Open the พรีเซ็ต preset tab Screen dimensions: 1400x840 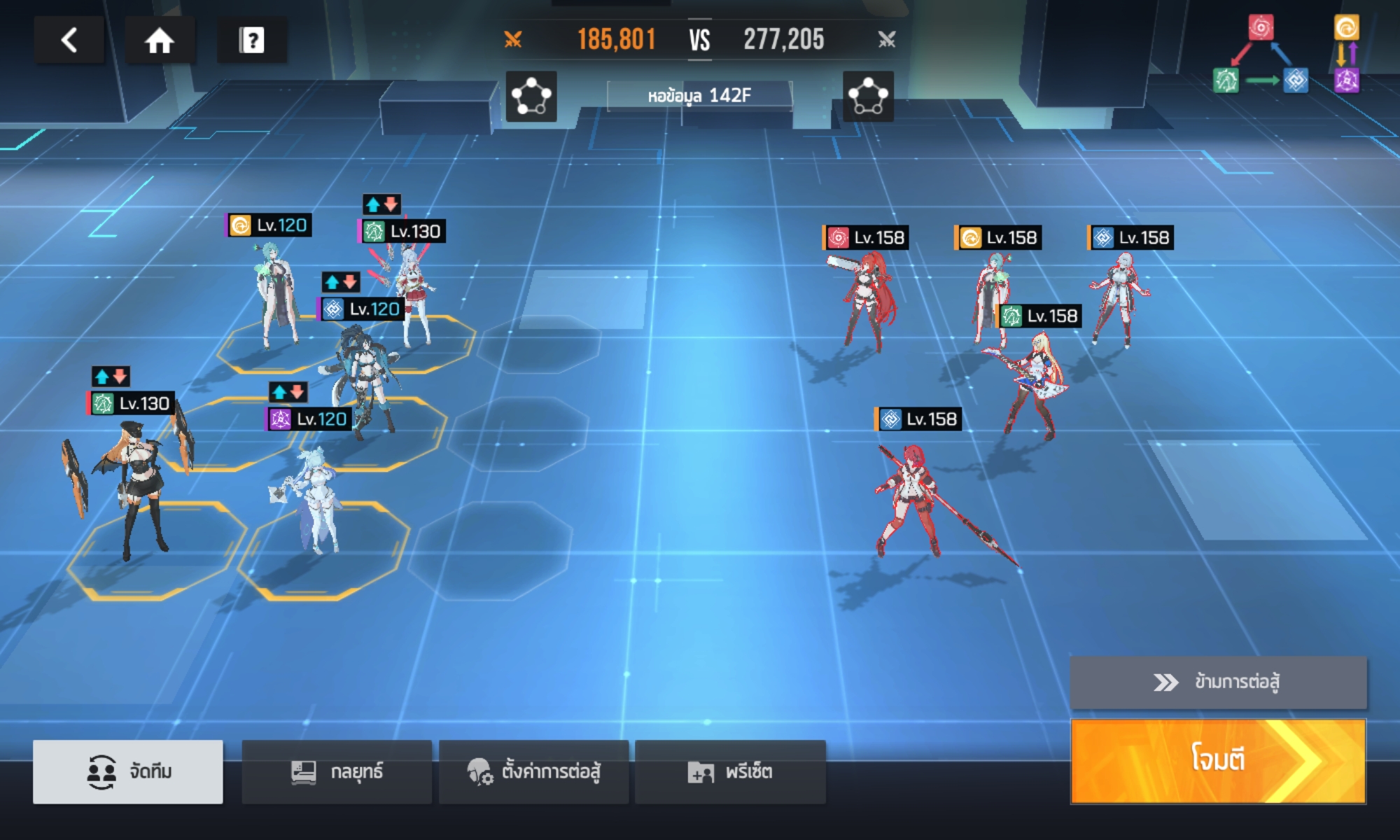tap(730, 771)
